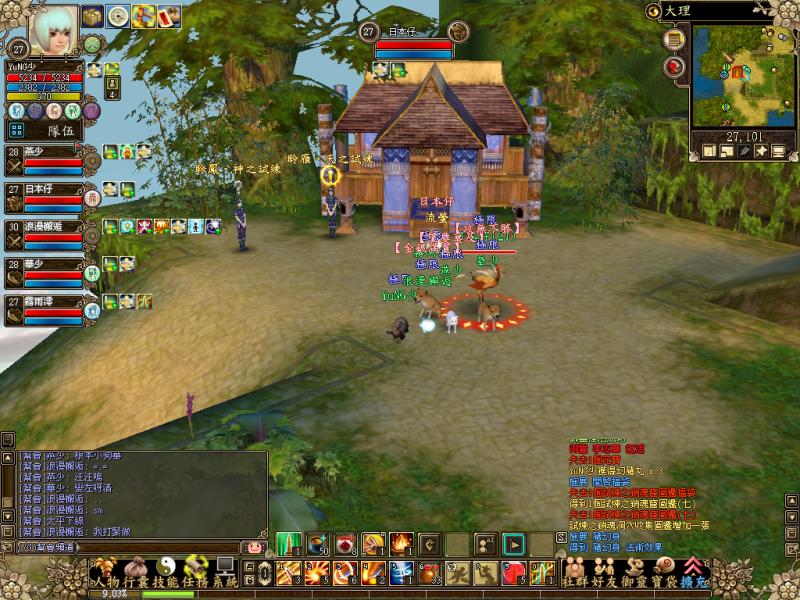Click the pushpin button under the minimap
The width and height of the screenshot is (800, 600).
[x=761, y=151]
